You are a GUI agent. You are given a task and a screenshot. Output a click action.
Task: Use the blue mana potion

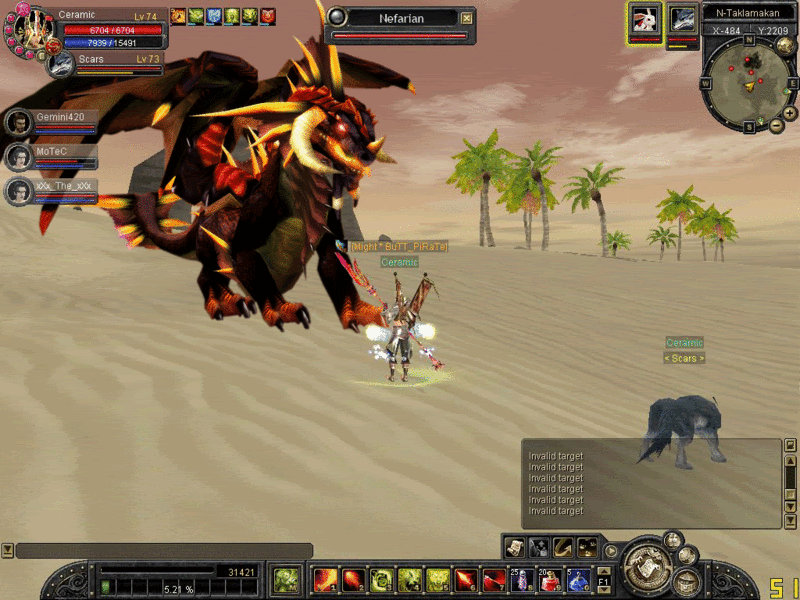578,580
